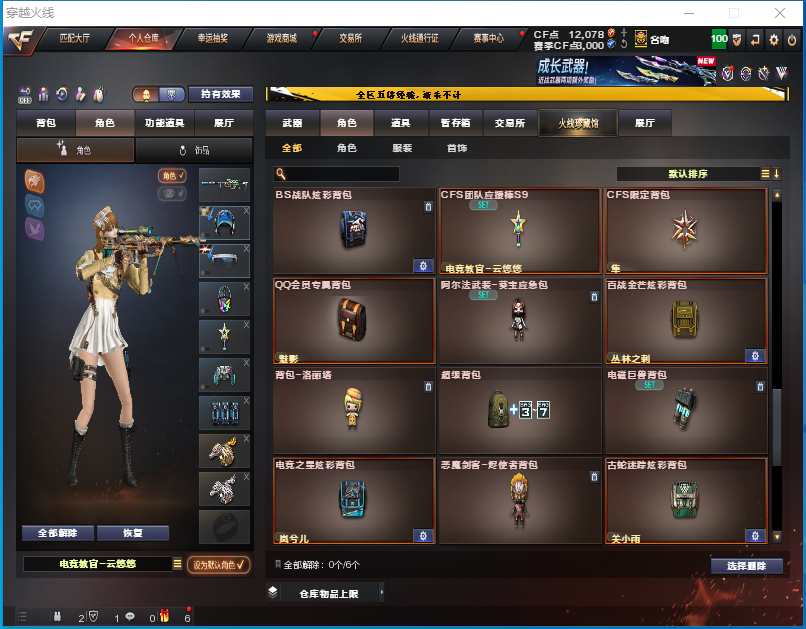Choose the 超级背包 item tile
The width and height of the screenshot is (806, 629).
click(x=520, y=411)
